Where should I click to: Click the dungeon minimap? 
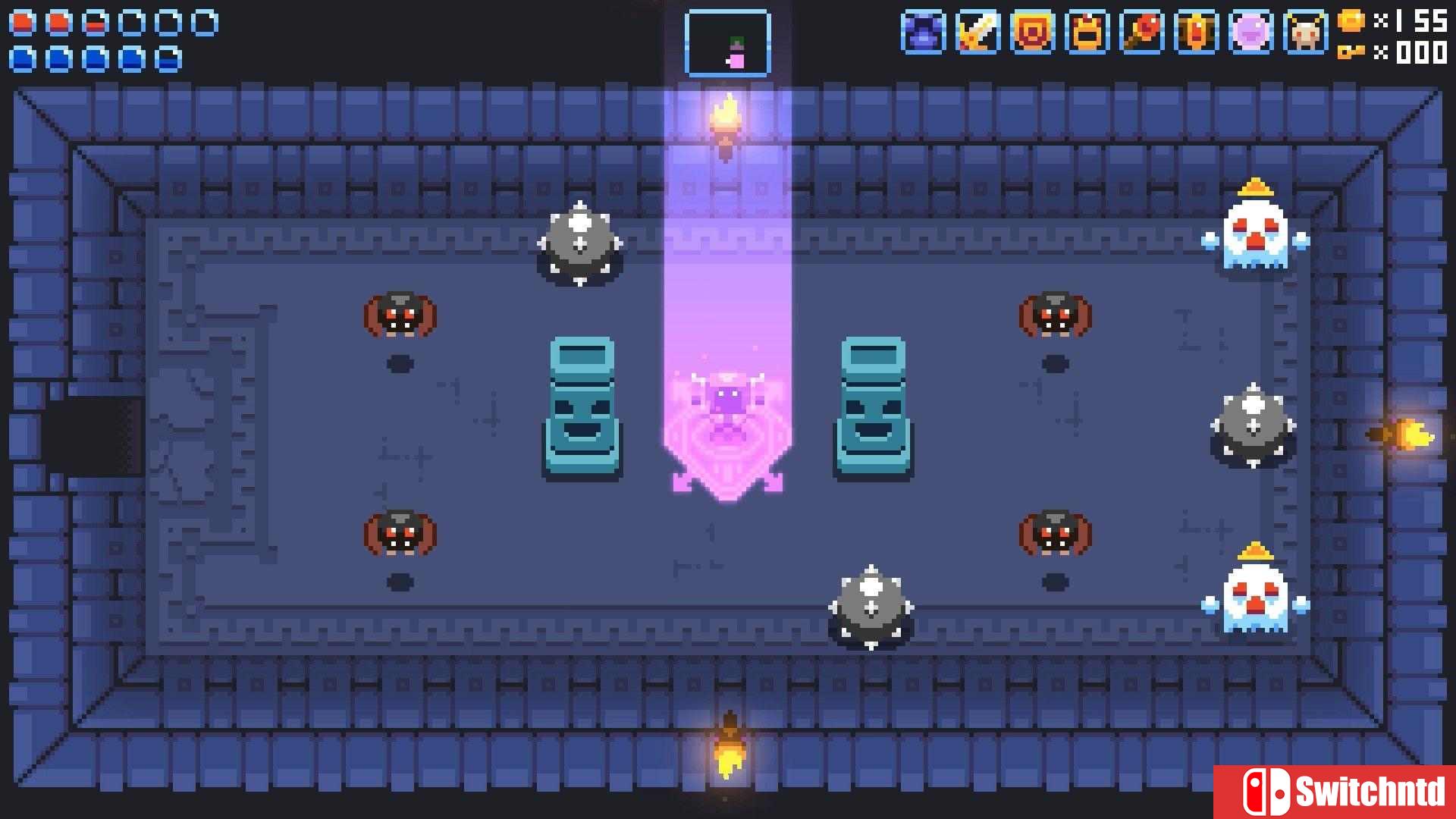click(x=727, y=43)
